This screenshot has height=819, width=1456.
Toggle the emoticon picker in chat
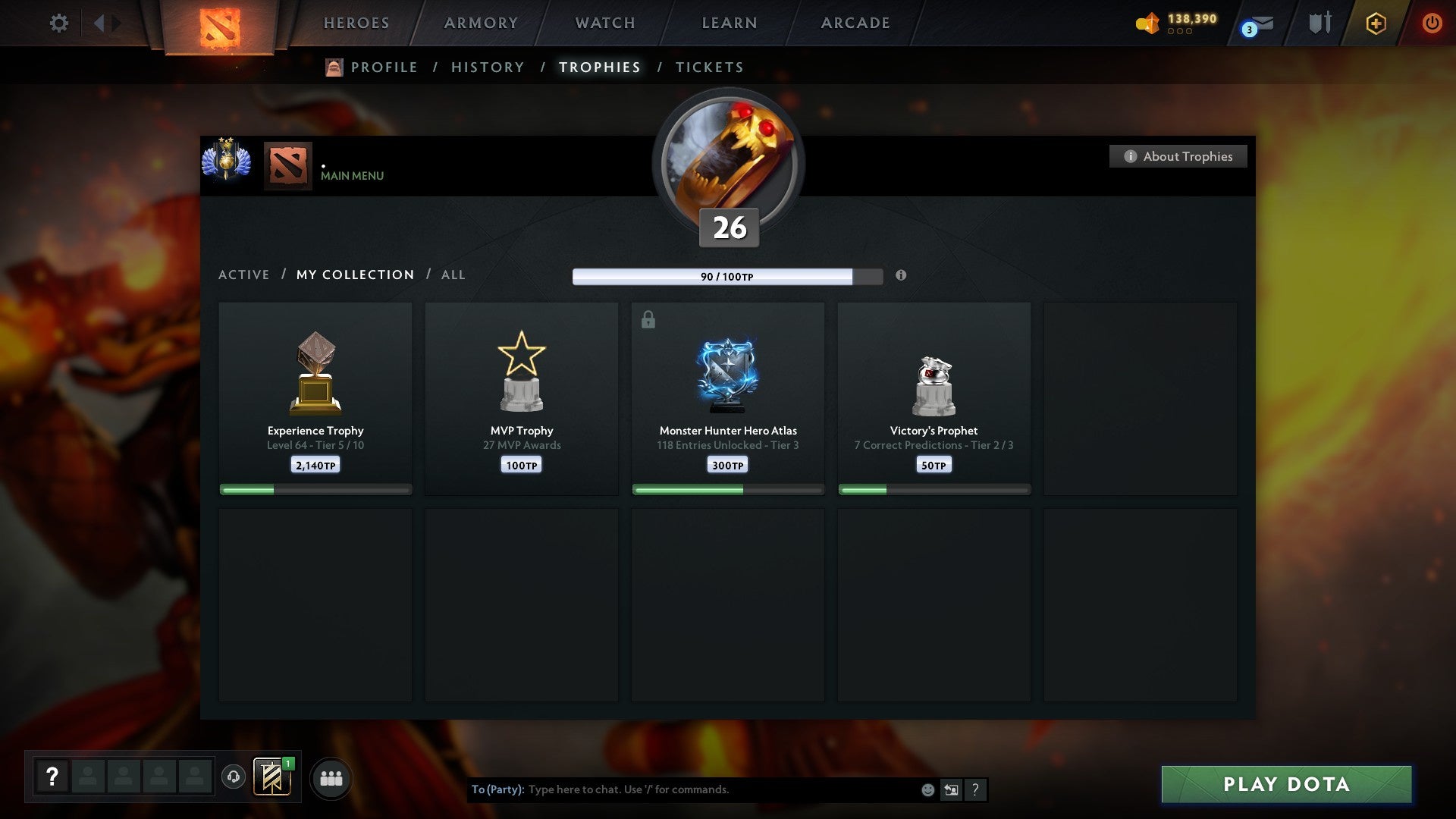coord(927,789)
